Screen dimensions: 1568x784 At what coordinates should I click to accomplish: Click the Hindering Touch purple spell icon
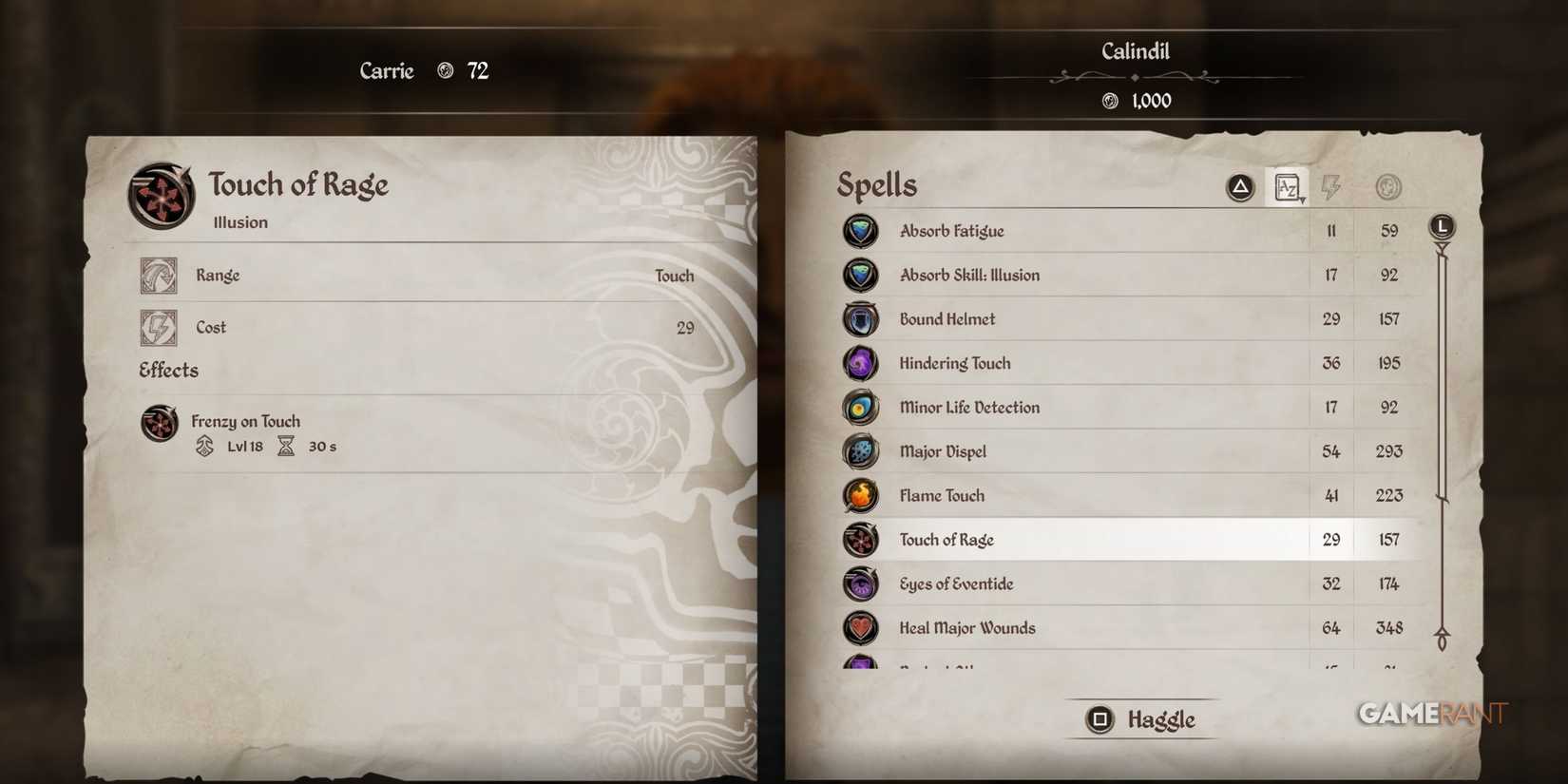860,362
